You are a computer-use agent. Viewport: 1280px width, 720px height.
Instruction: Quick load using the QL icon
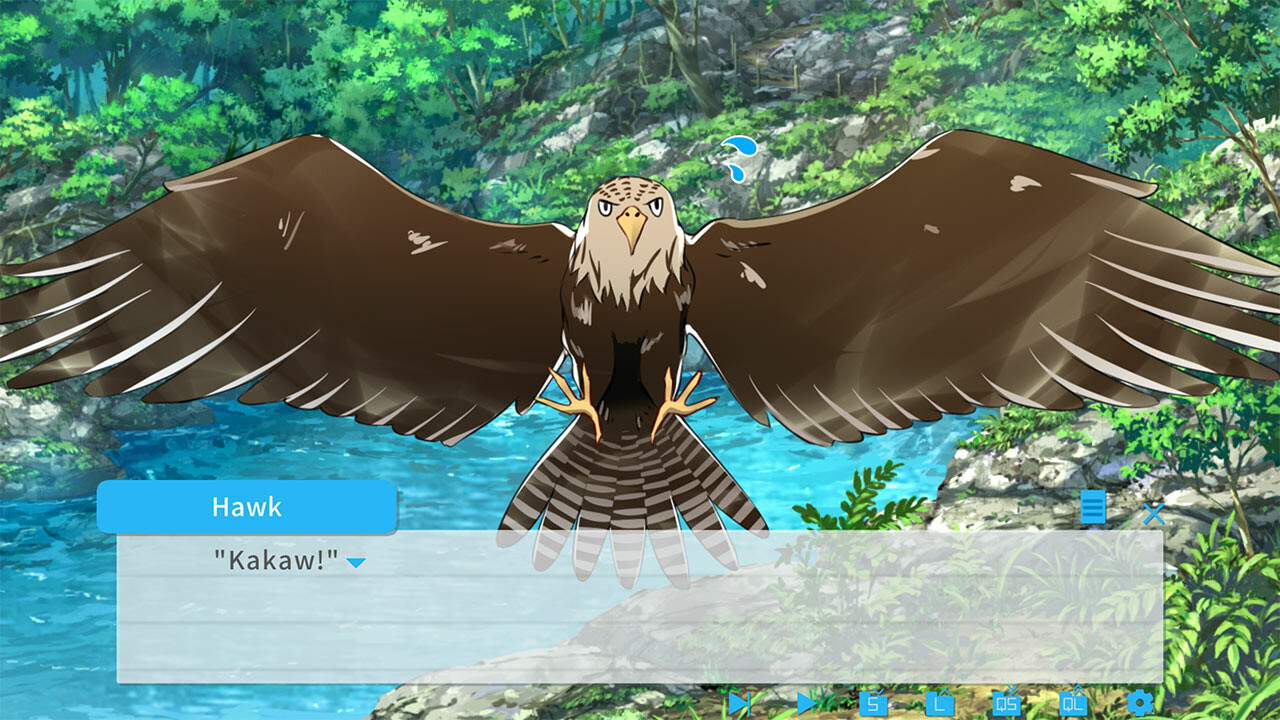click(1073, 705)
